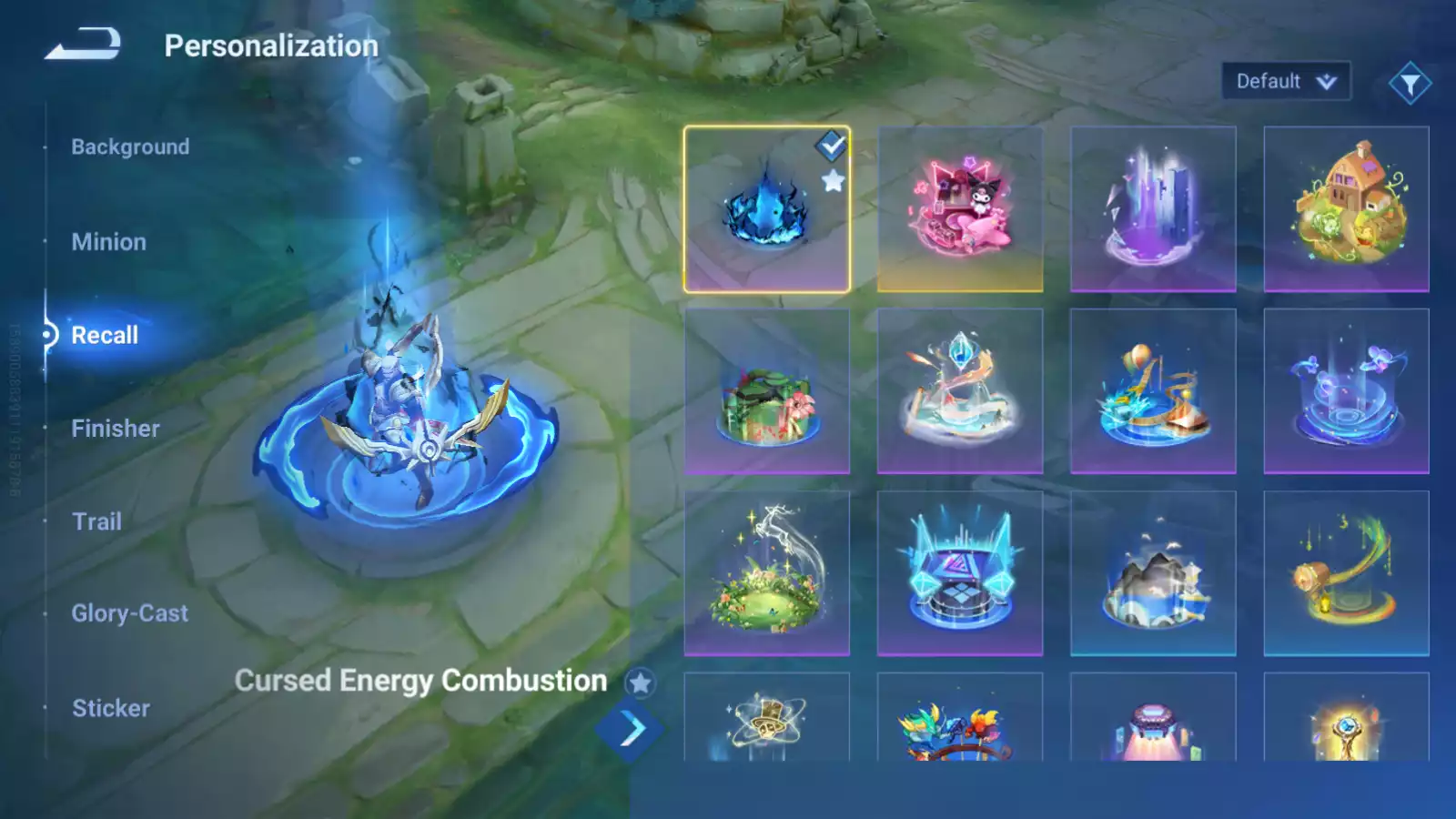Open the Glory-Cast category
Screen dimensions: 1456x819
coord(130,613)
